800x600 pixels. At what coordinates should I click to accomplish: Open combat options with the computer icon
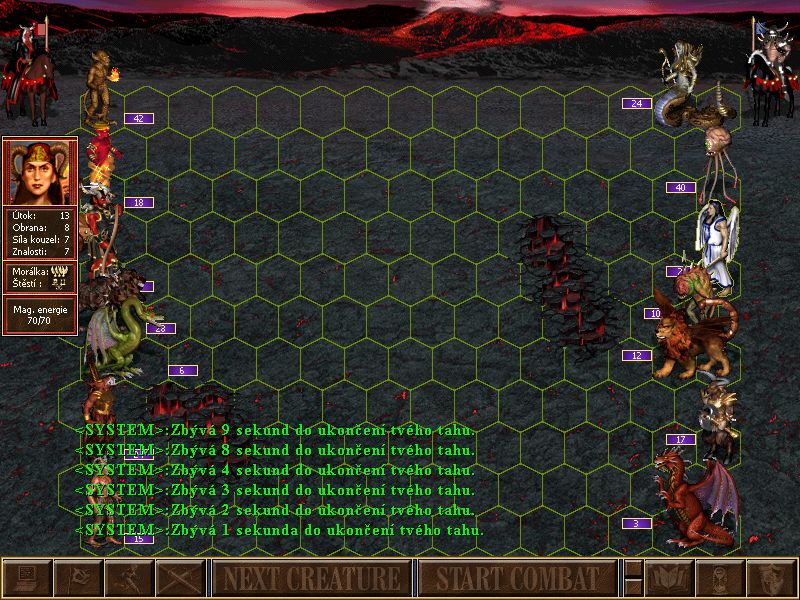27,578
